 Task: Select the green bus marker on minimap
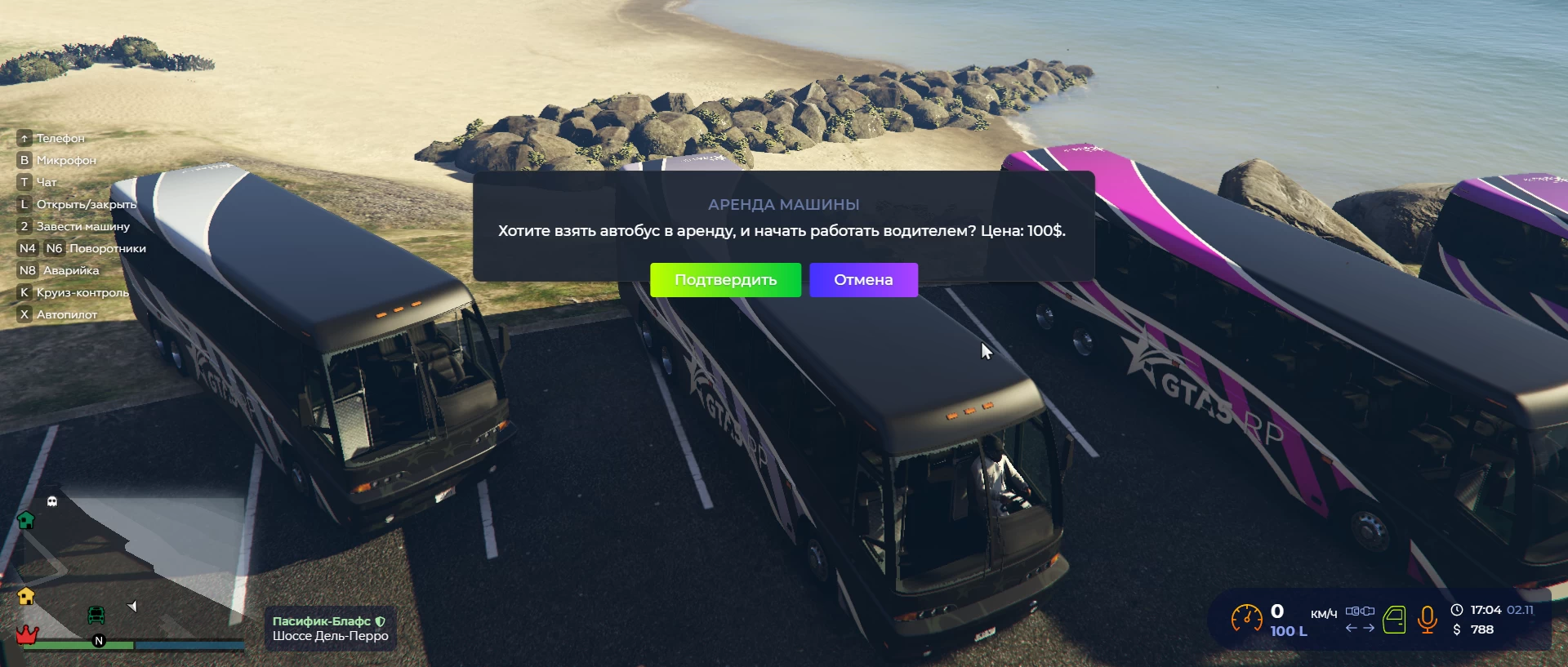tap(96, 615)
